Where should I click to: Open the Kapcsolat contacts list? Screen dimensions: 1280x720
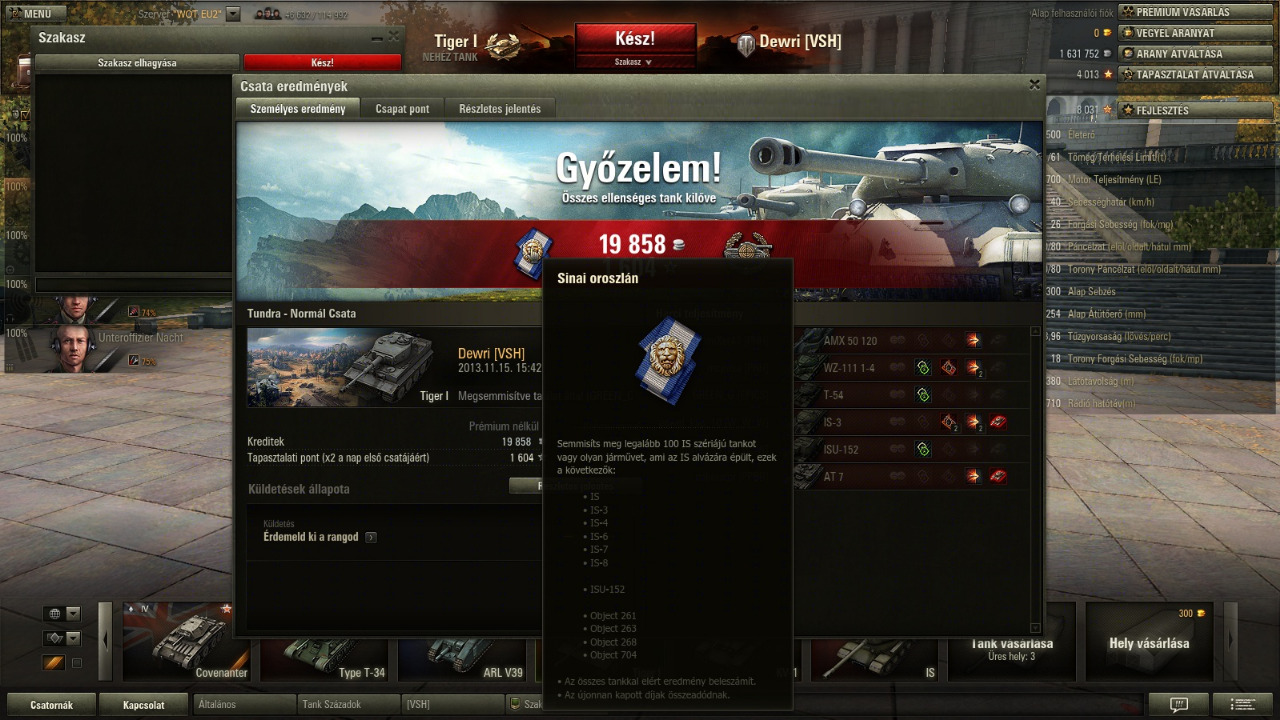click(143, 705)
